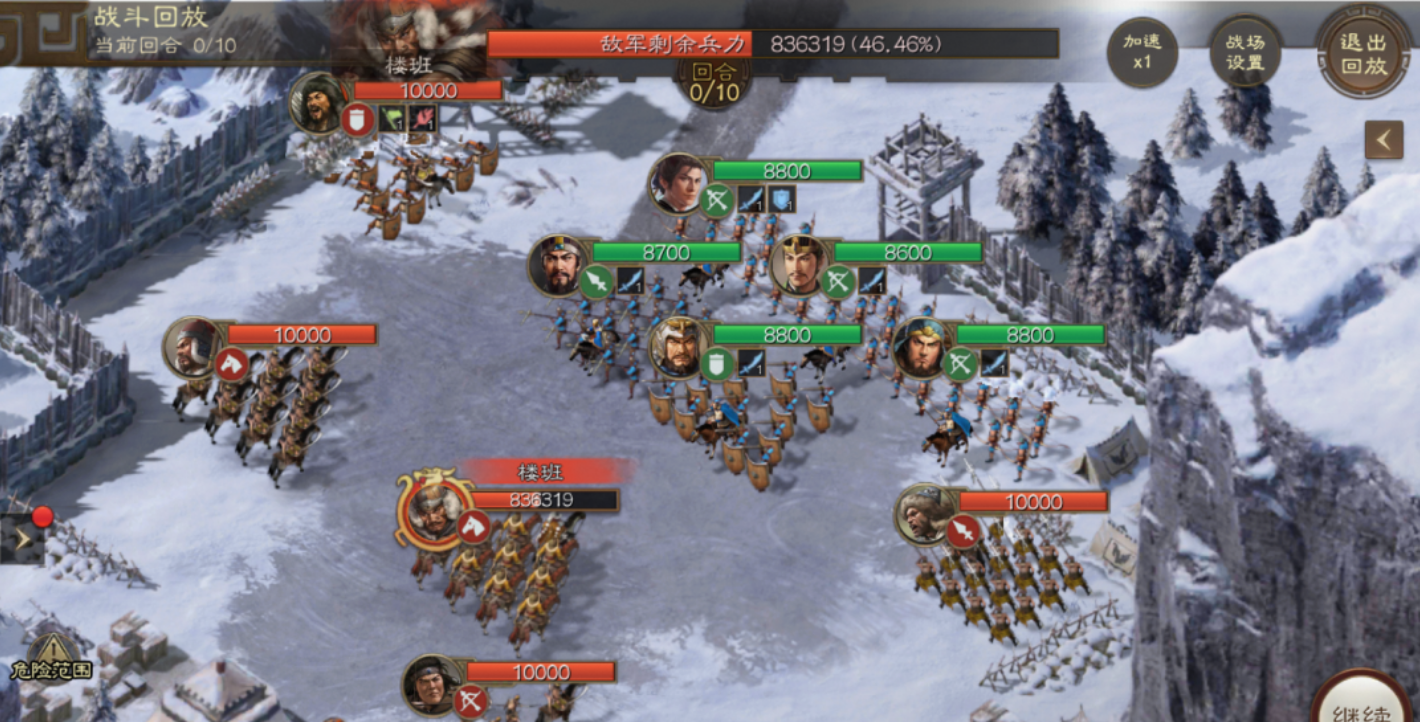Exit replay with the 退出回放 button
Screen dimensions: 1420x722
pyautogui.click(x=1363, y=52)
